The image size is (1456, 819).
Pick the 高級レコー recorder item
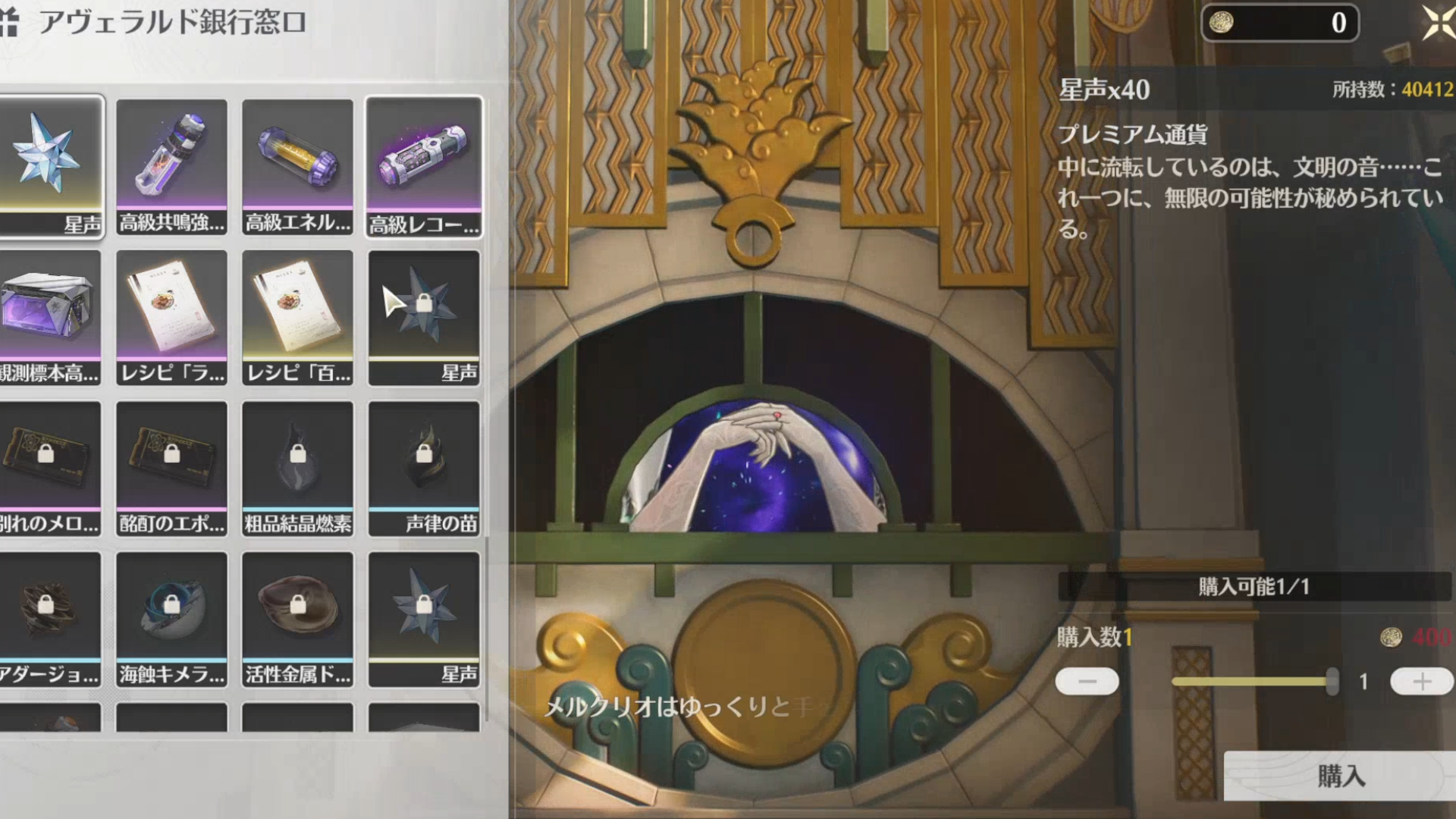click(x=423, y=166)
